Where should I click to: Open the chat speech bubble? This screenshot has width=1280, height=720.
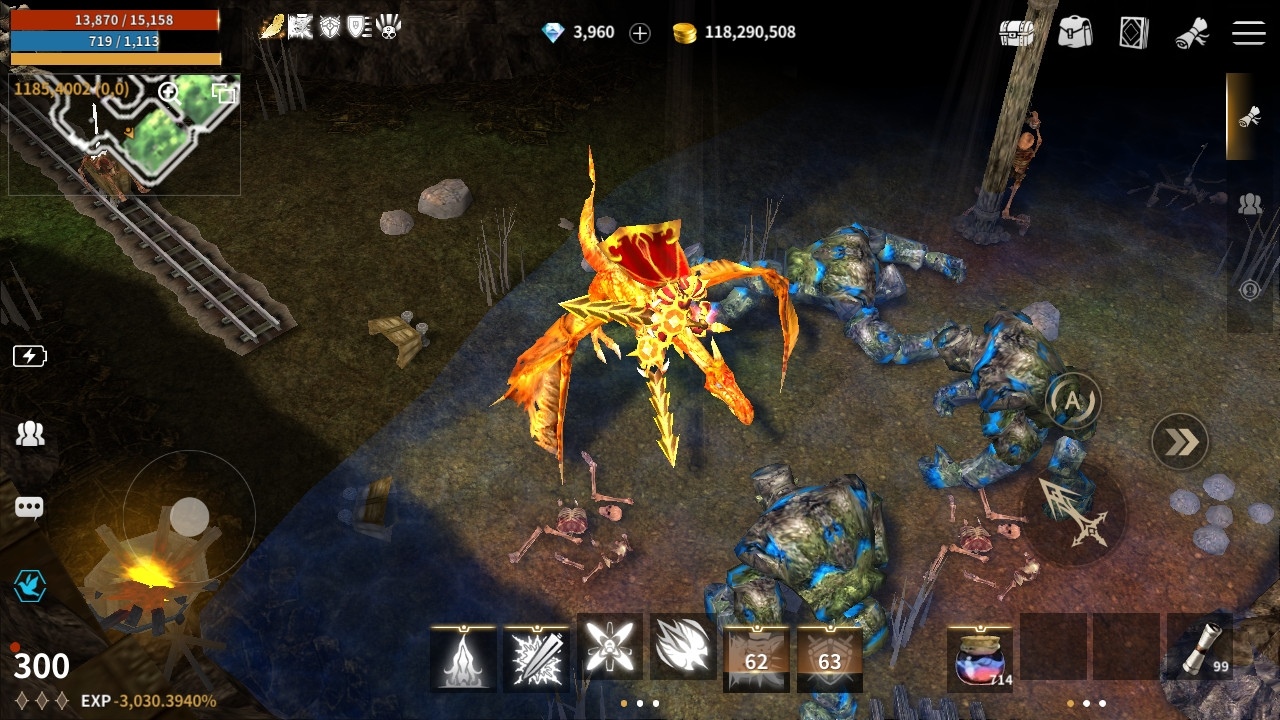(x=29, y=508)
